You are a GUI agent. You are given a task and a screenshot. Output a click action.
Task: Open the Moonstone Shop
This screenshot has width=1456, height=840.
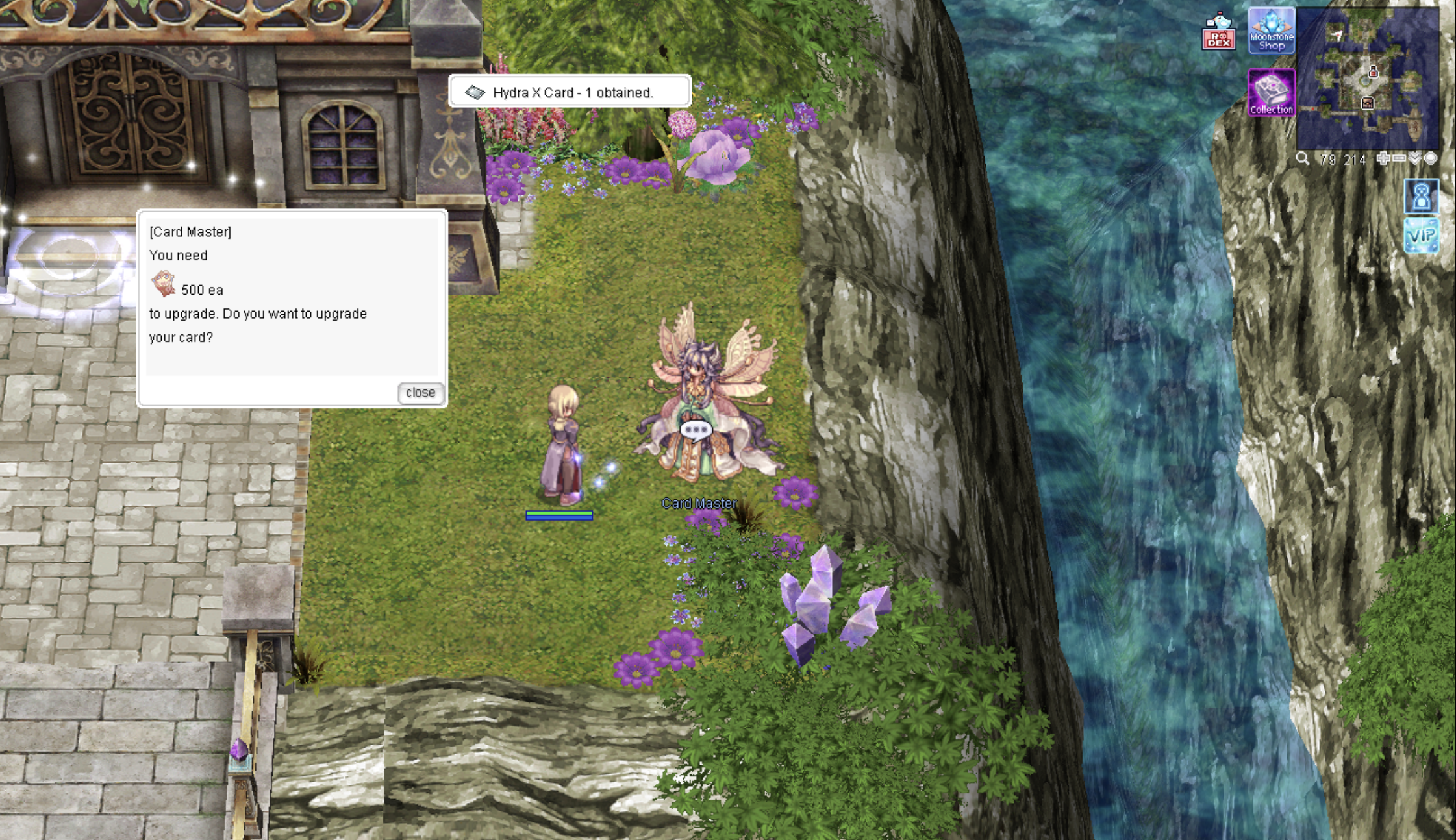coord(1271,31)
